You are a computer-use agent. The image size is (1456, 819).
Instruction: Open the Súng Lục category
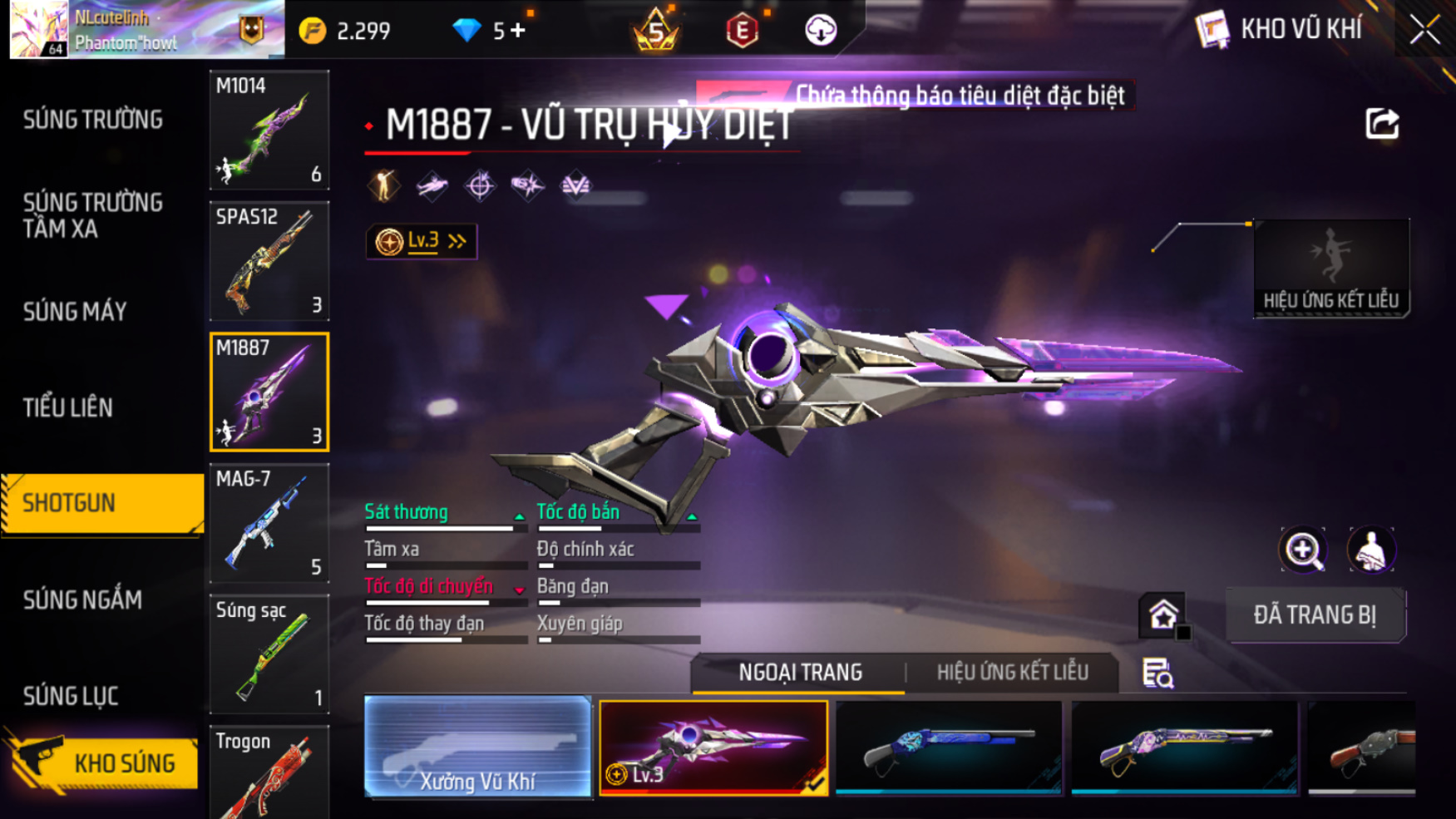coord(71,696)
